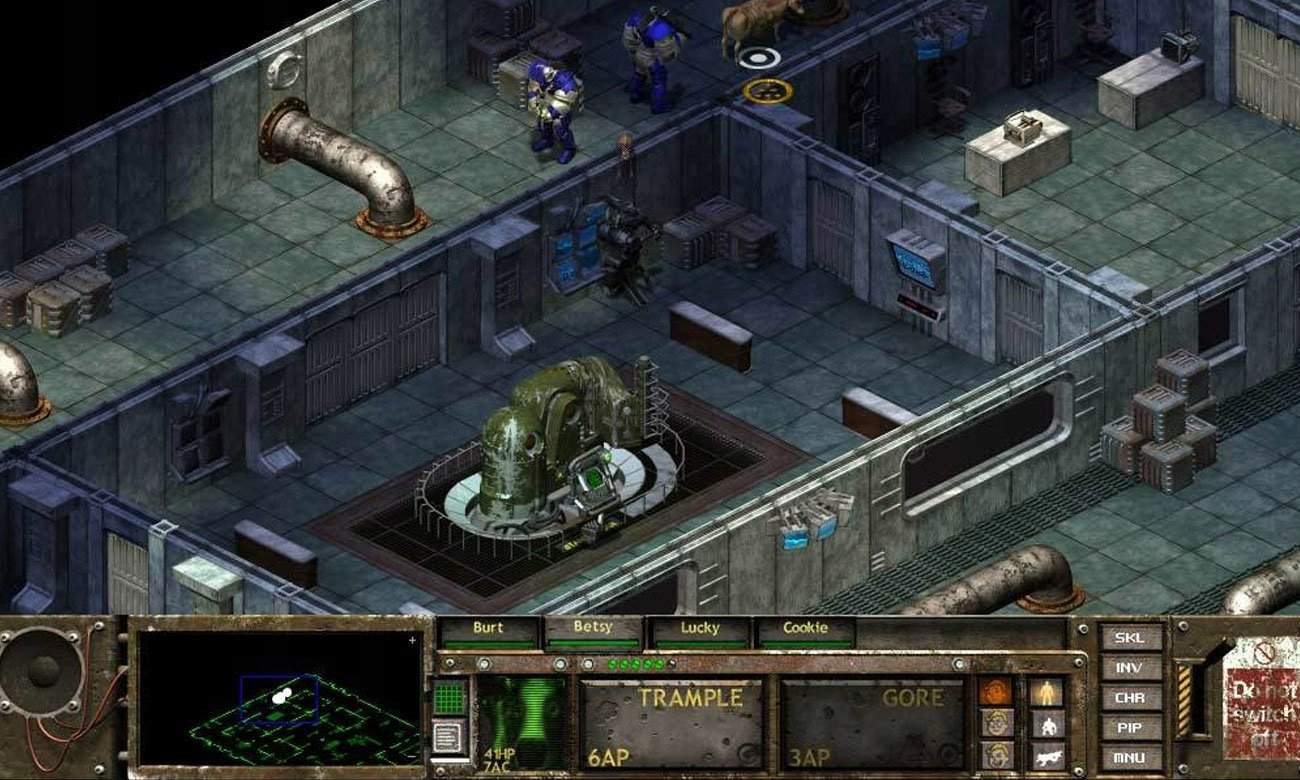This screenshot has width=1300, height=780.
Task: Open the text log notes button
Action: pos(450,738)
